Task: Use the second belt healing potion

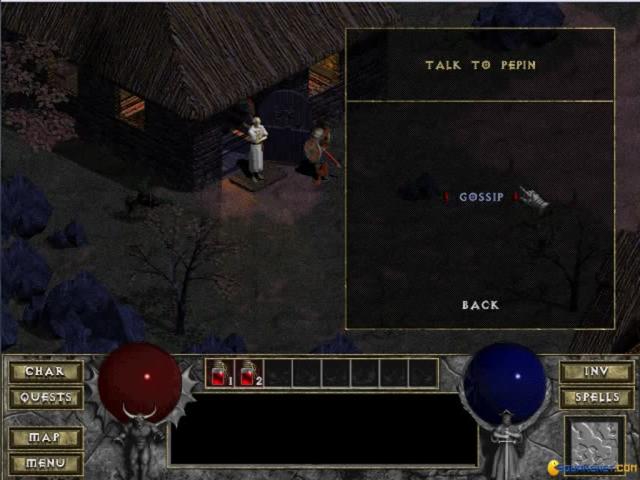Action: 248,373
